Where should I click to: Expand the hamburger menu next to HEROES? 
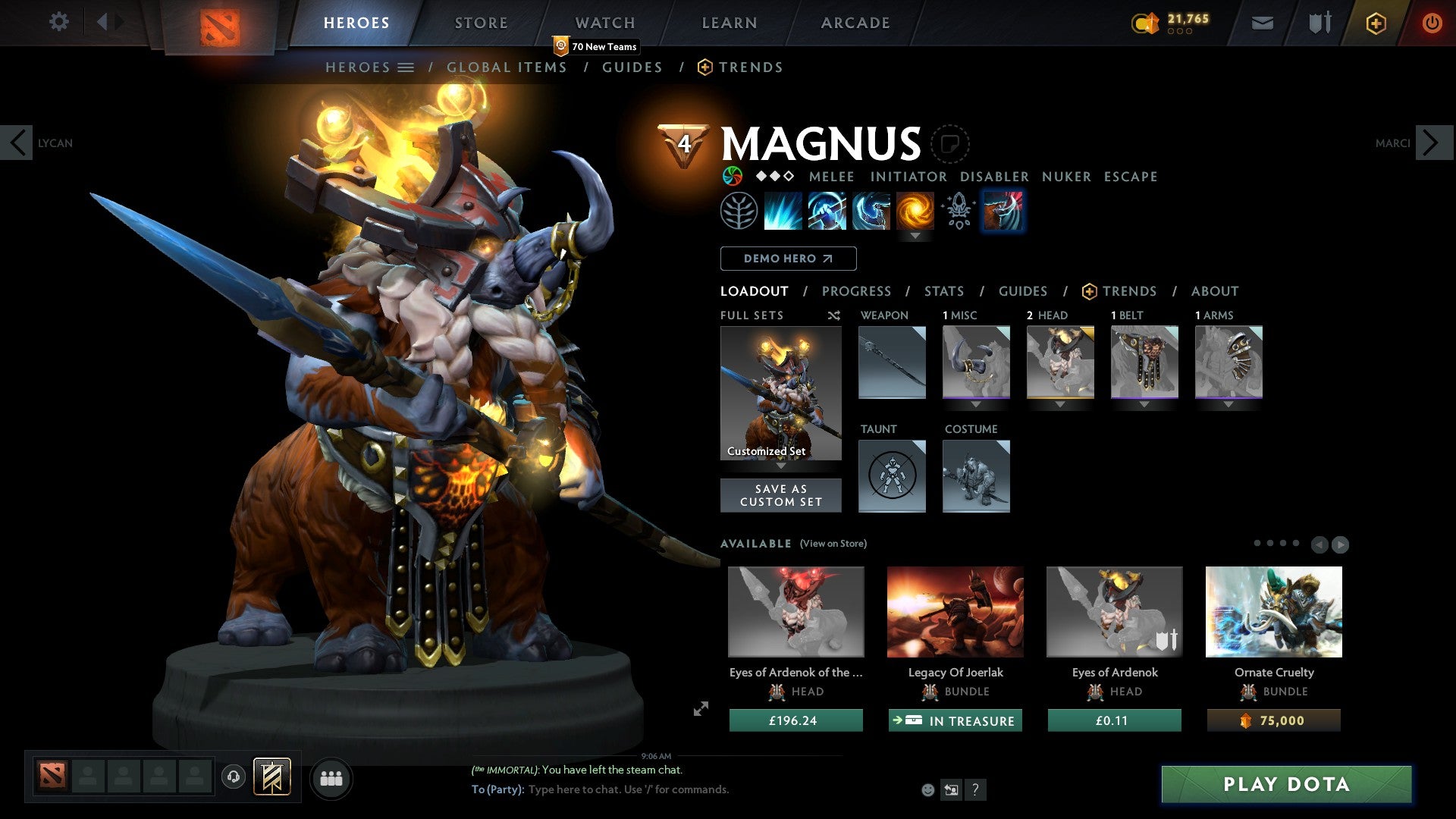pyautogui.click(x=407, y=67)
